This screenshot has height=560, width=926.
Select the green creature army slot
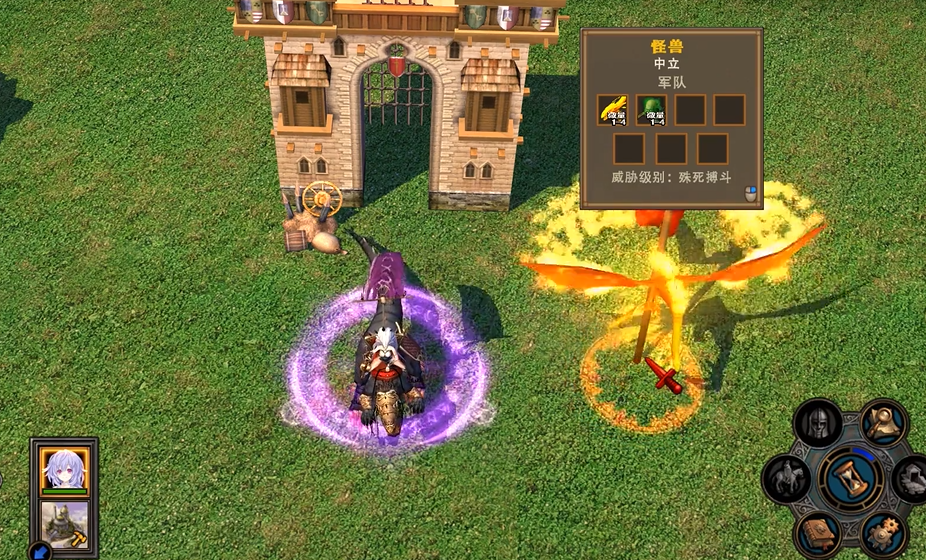(653, 110)
